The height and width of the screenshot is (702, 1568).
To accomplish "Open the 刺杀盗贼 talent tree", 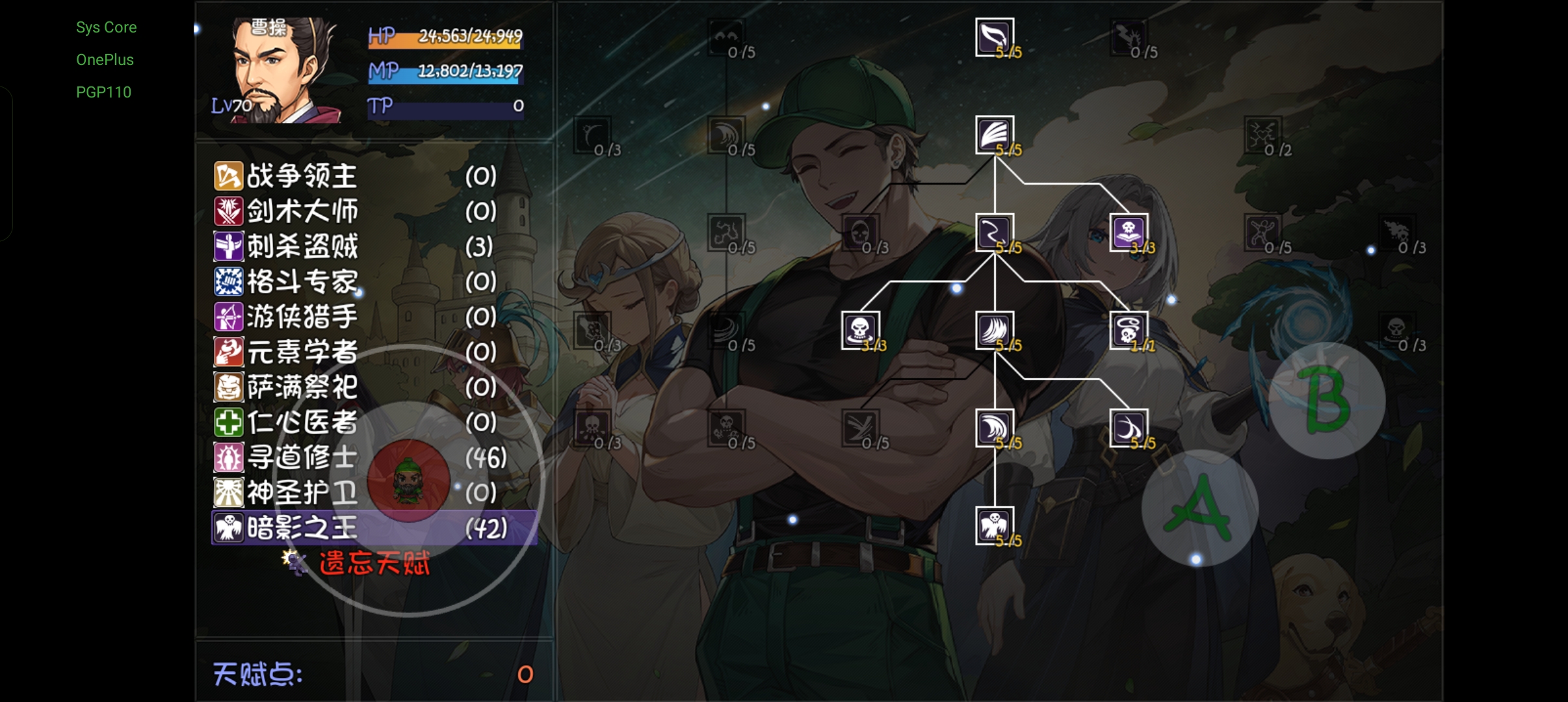I will point(302,246).
